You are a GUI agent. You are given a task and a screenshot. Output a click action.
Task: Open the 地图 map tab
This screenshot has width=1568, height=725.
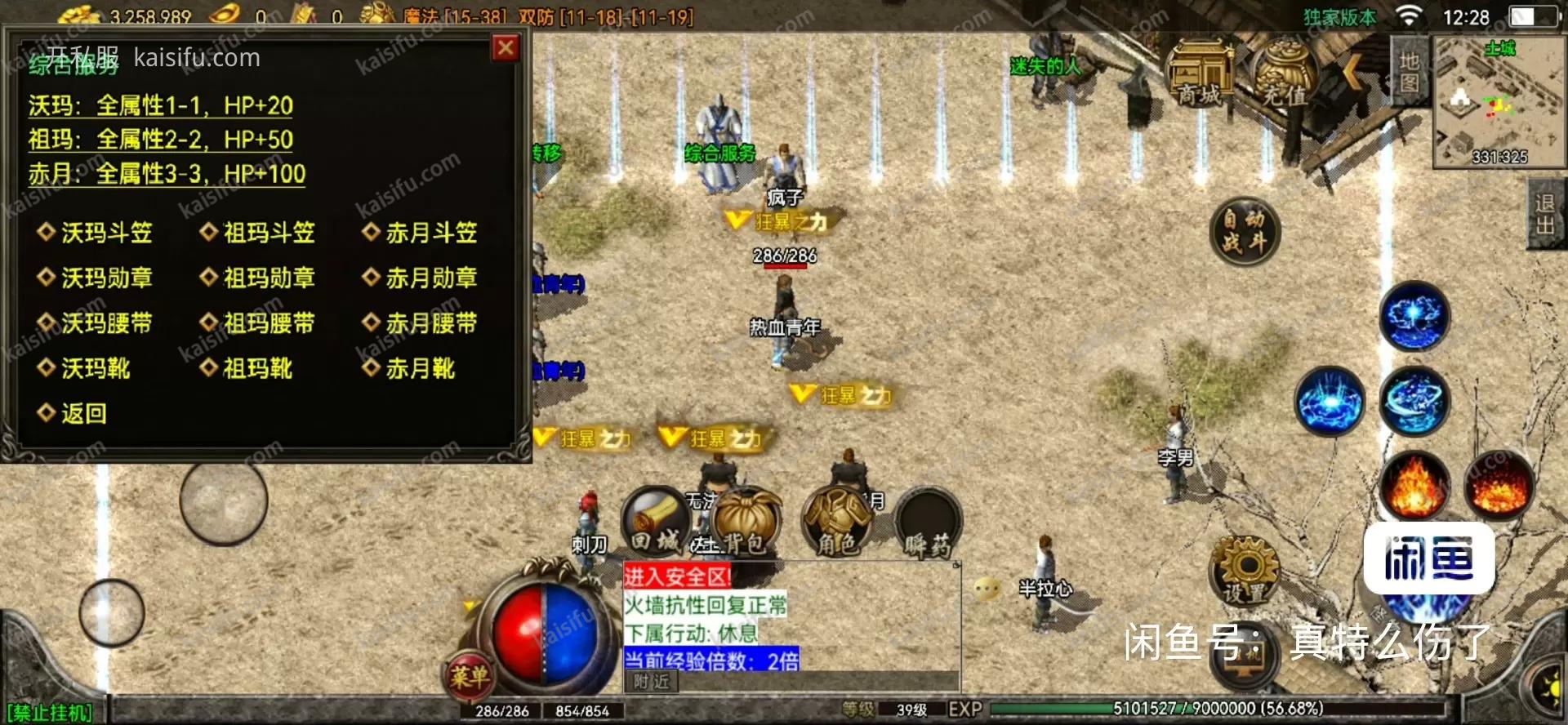click(1410, 72)
